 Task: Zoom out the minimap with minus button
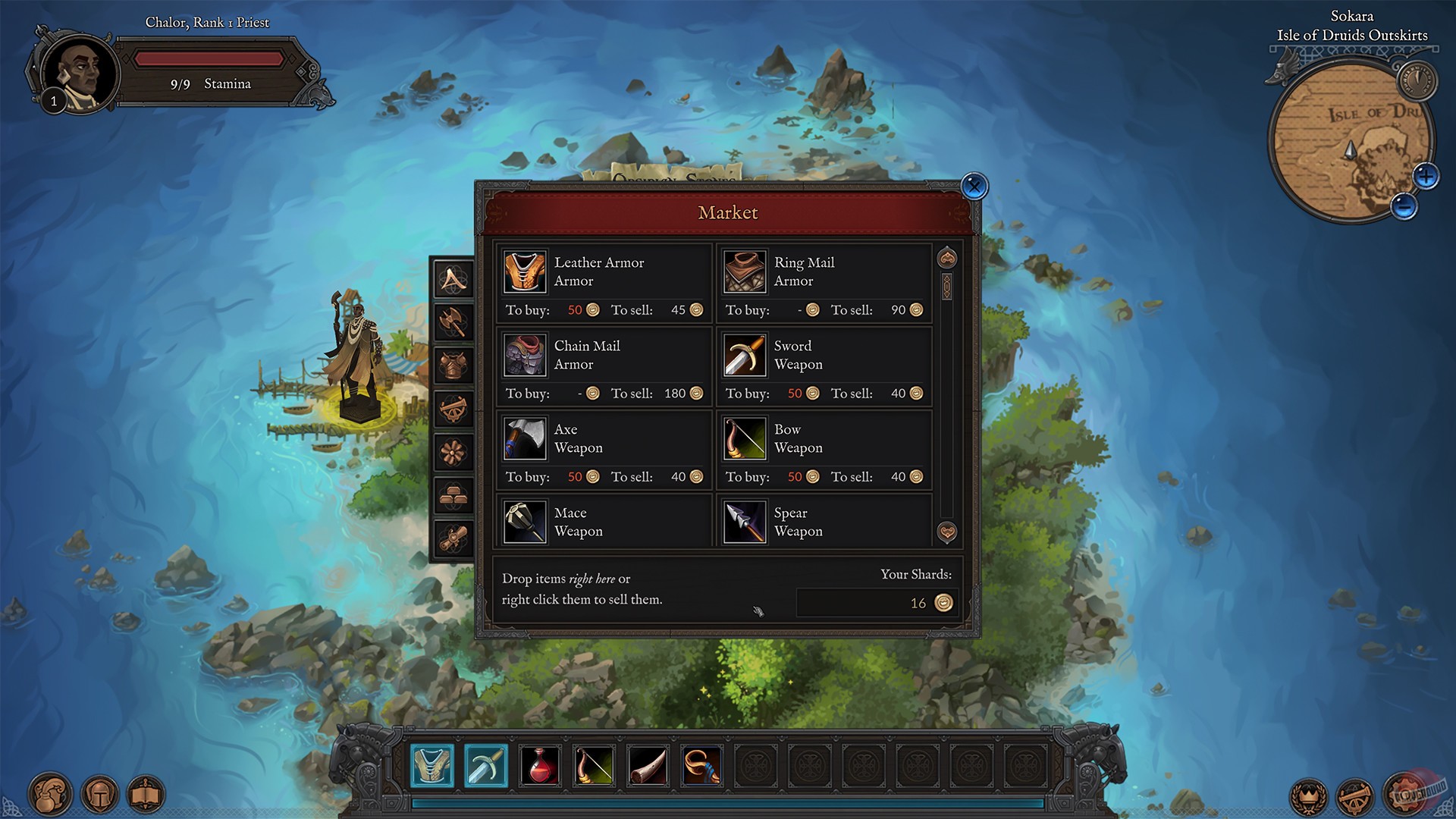coord(1404,206)
